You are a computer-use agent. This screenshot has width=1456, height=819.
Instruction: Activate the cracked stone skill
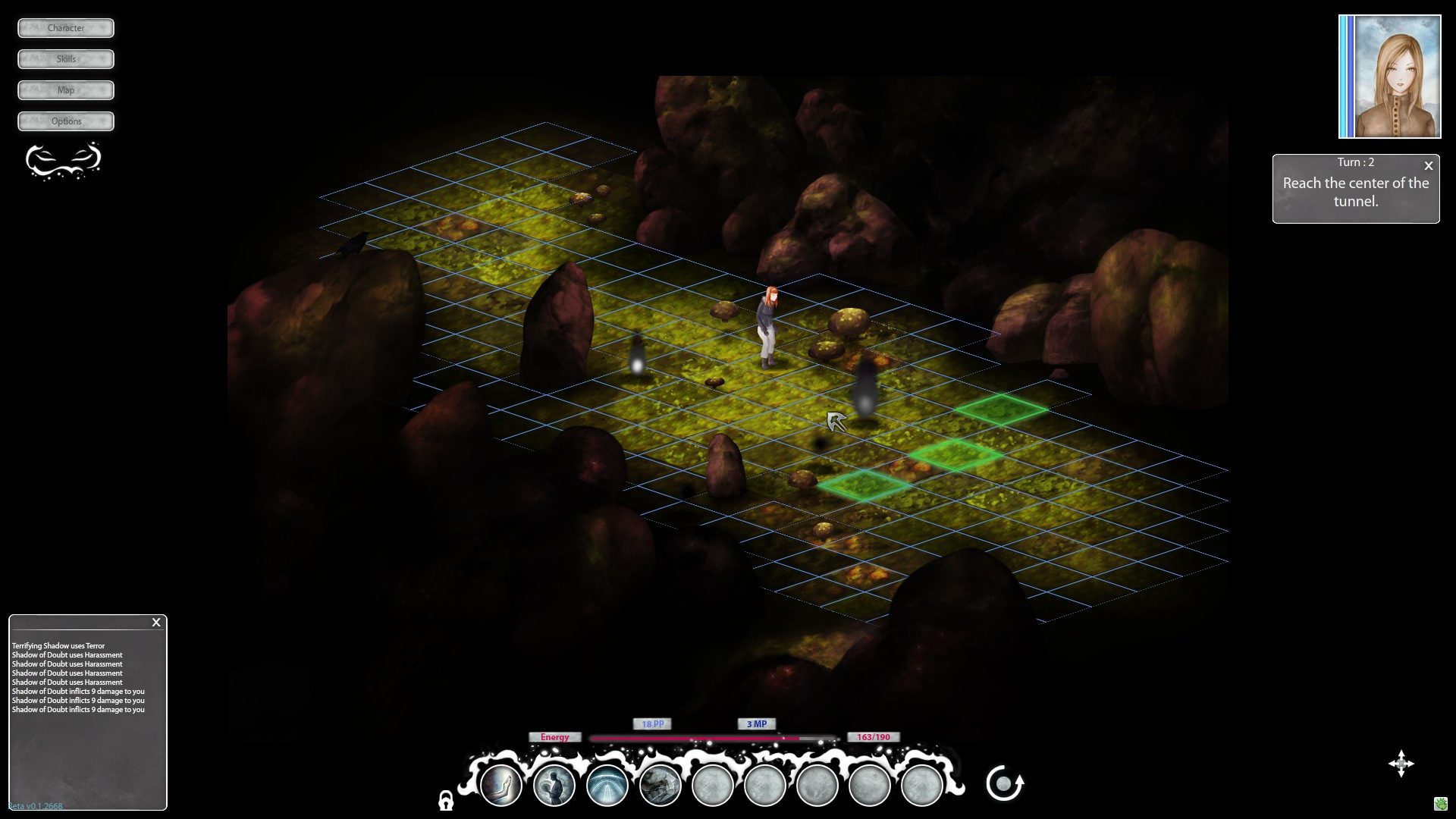coord(660,785)
